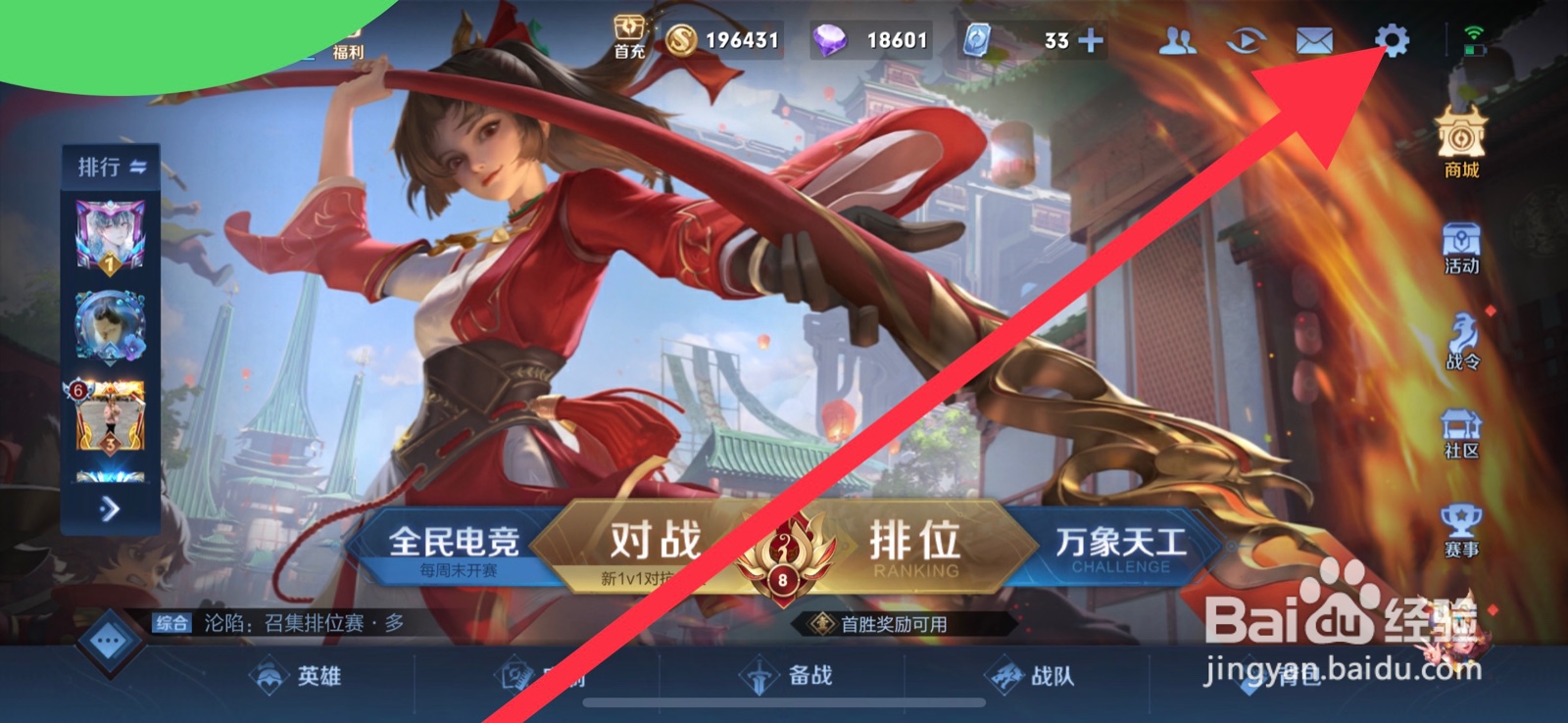The width and height of the screenshot is (1568, 723).
Task: Expand the chat panel via the ellipsis bubble
Action: 106,639
